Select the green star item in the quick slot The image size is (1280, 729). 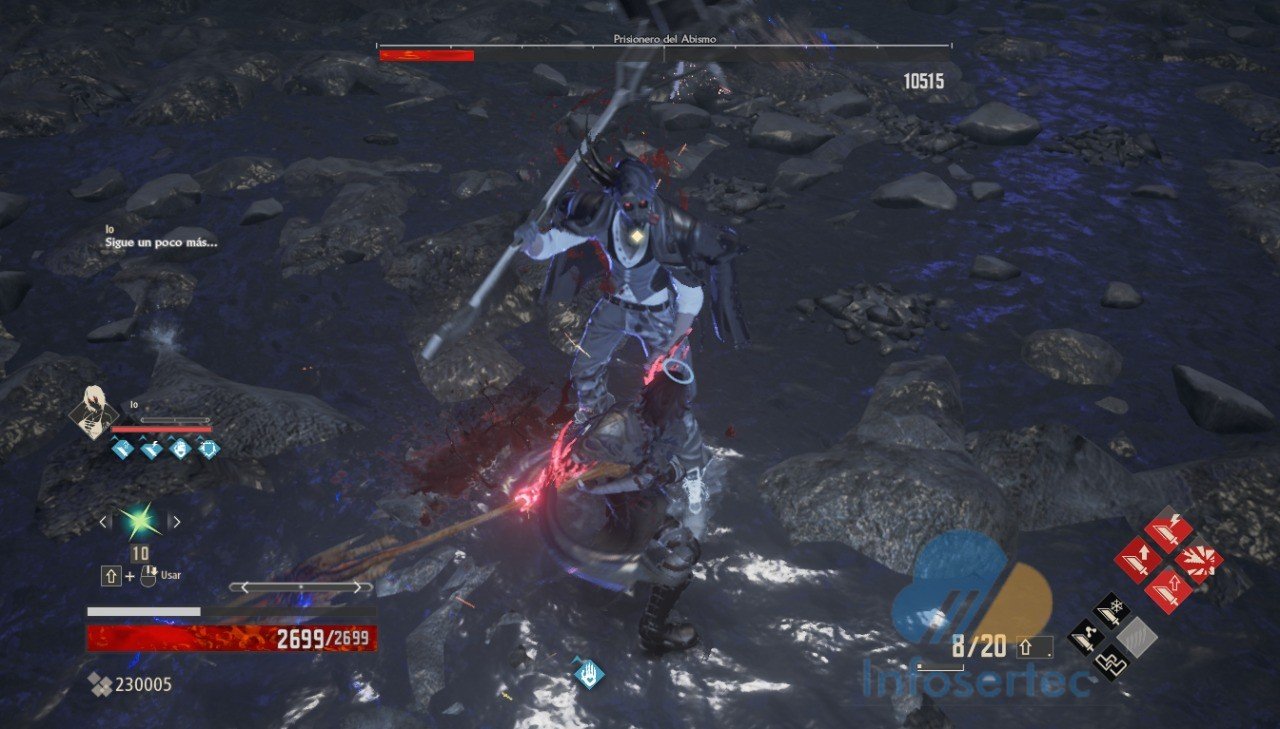tap(137, 521)
